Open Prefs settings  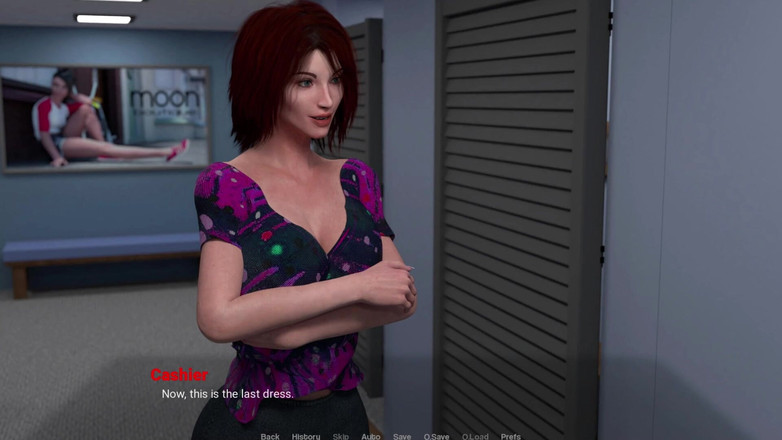pyautogui.click(x=511, y=436)
